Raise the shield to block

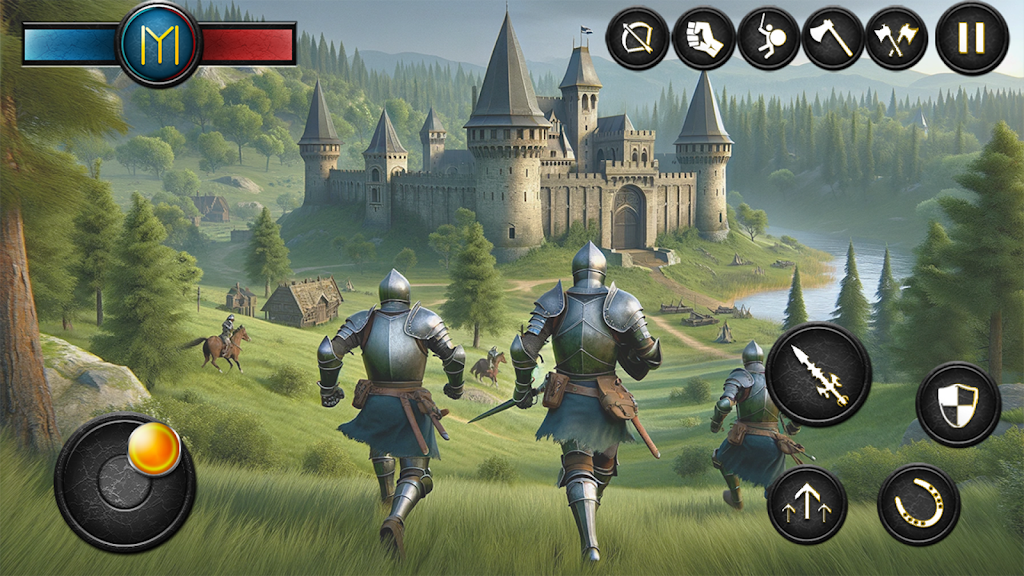click(x=957, y=404)
